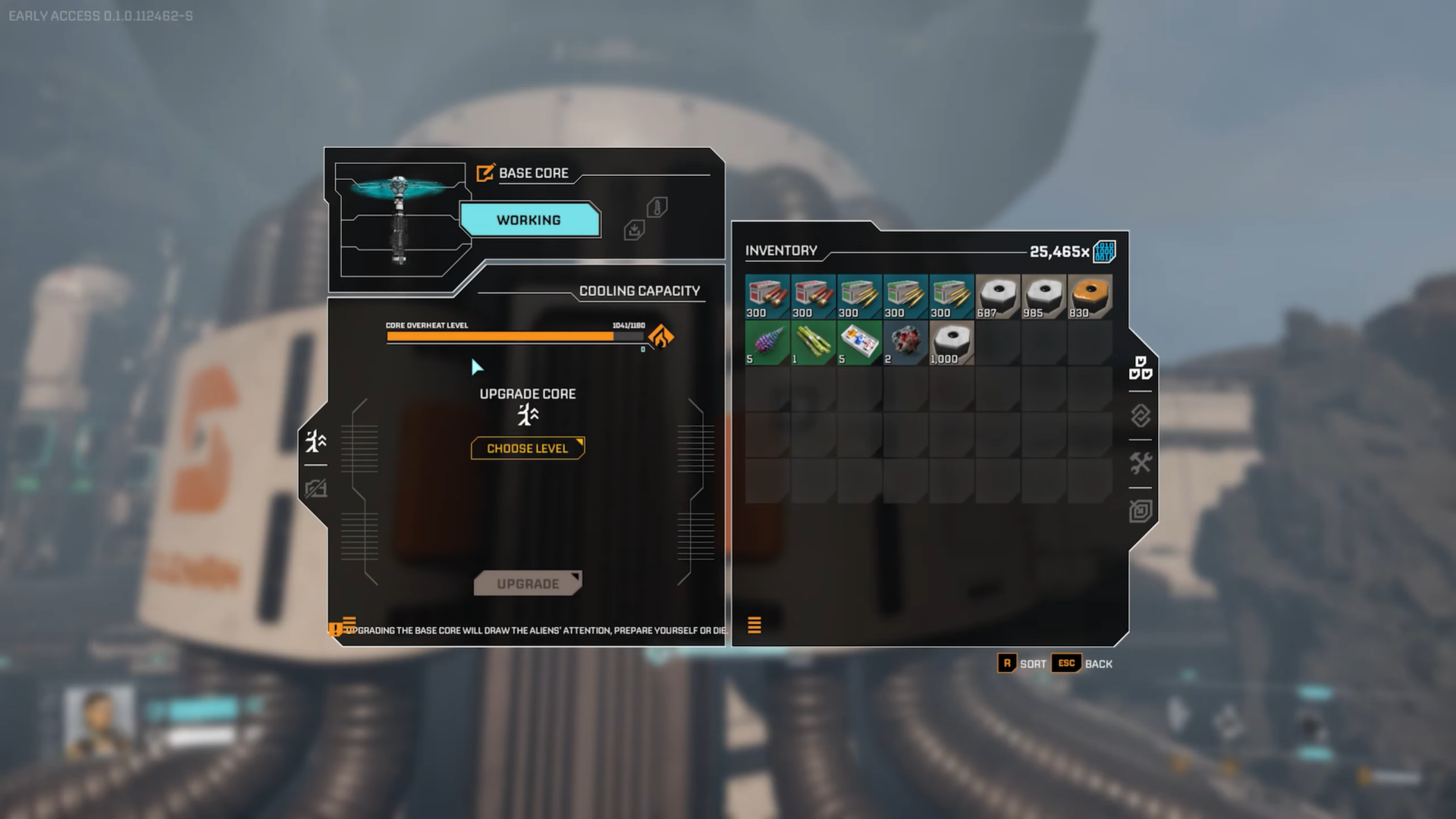Pick the white block stack of 985
1456x819 pixels.
(1044, 296)
